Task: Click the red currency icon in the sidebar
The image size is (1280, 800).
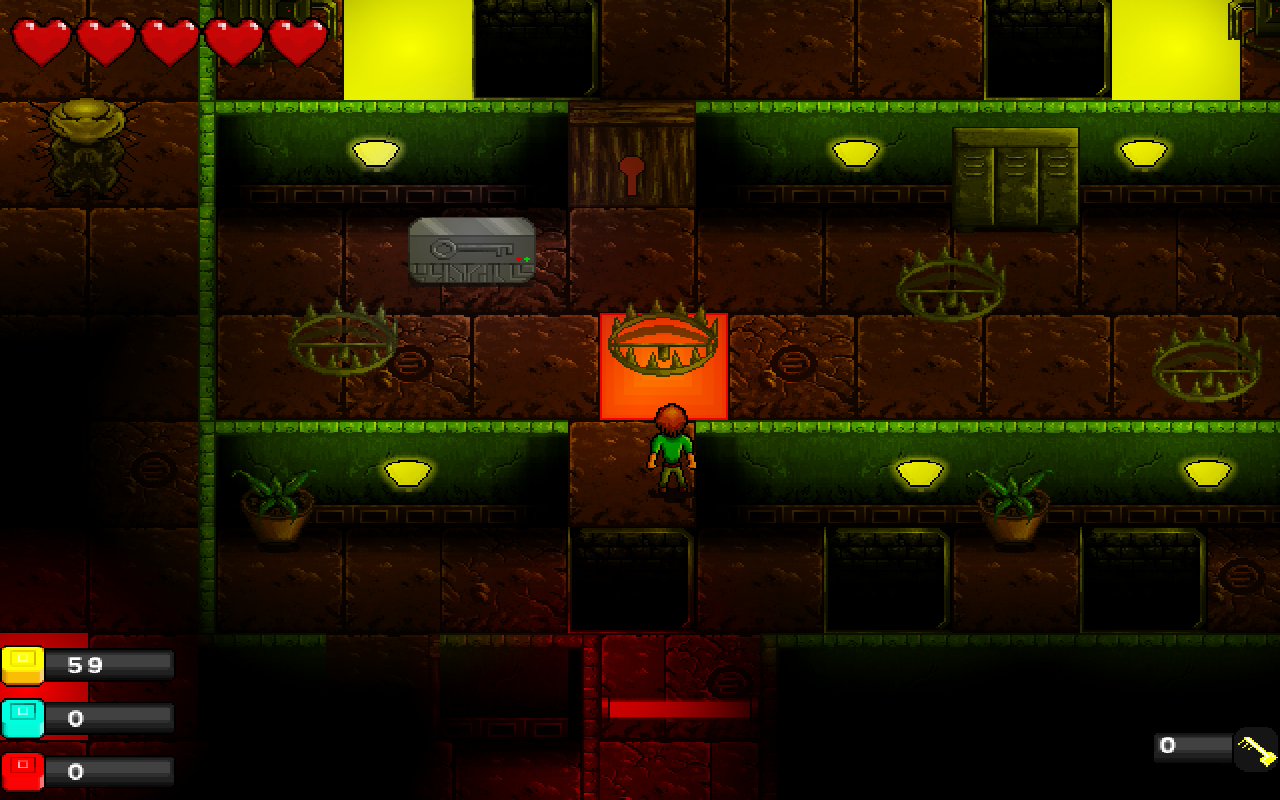Action: [22, 768]
